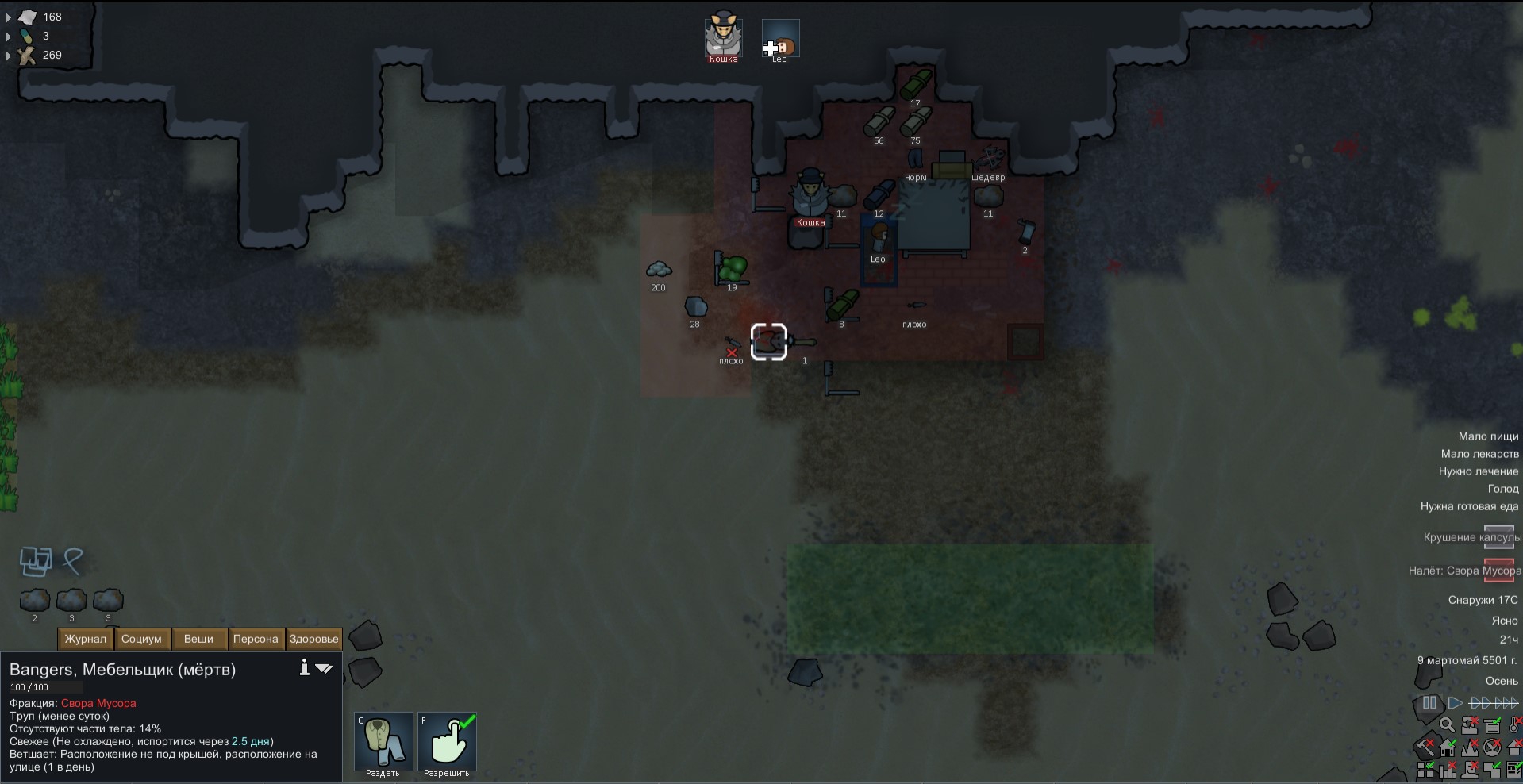Viewport: 1523px width, 784px height.
Task: Switch to the Здоровье tab
Action: [313, 639]
